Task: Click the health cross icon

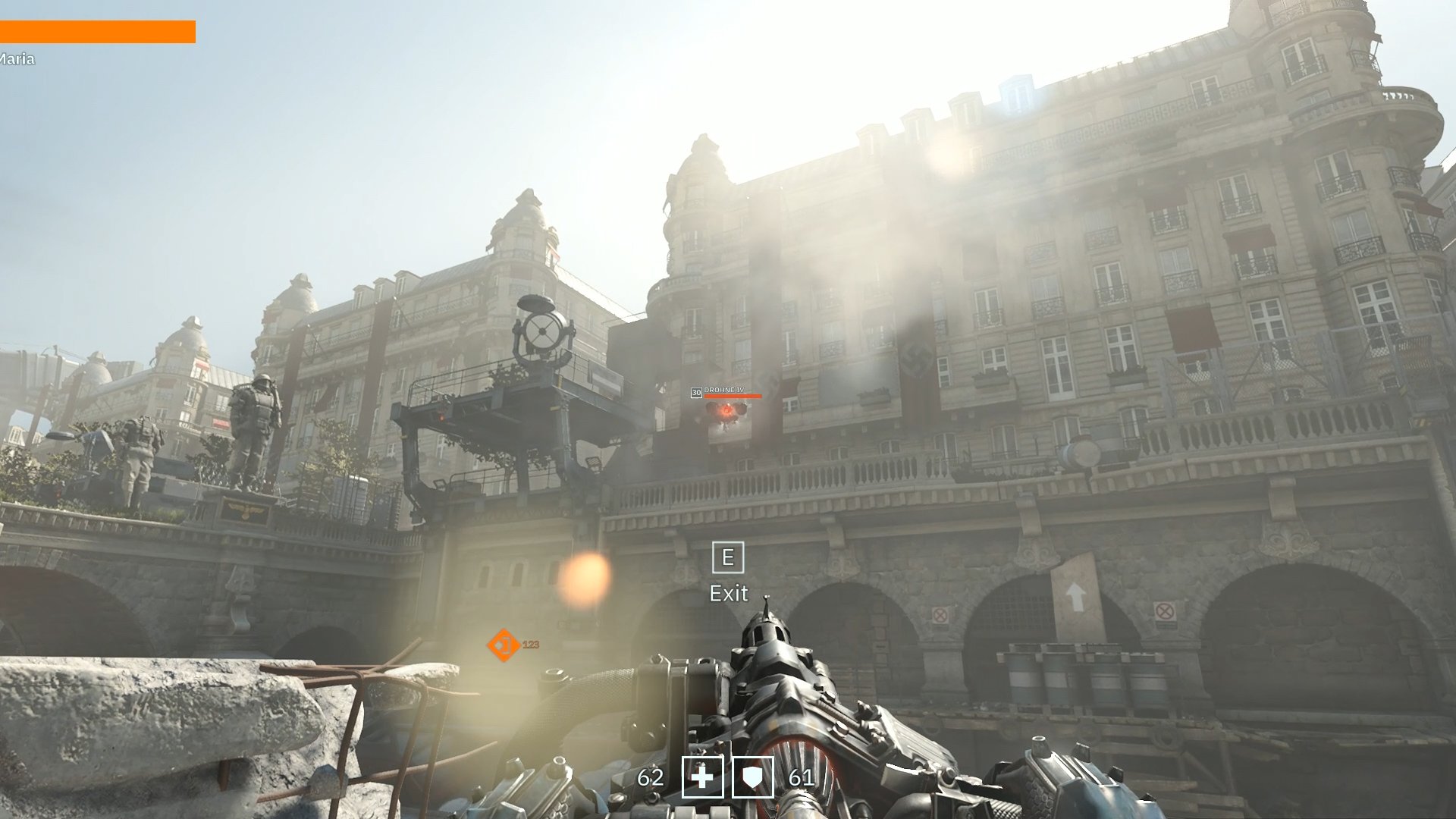Action: pos(702,779)
